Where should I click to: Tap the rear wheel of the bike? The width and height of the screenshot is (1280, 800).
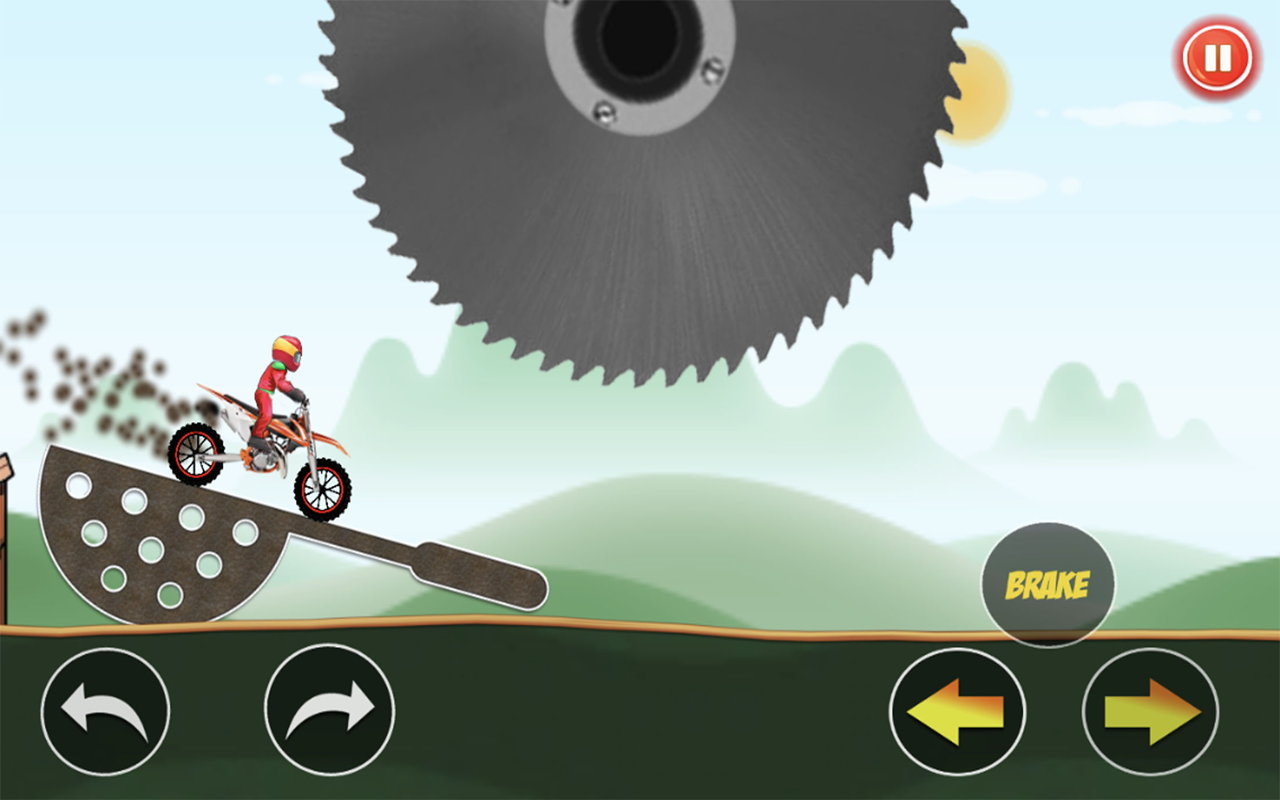(x=197, y=453)
